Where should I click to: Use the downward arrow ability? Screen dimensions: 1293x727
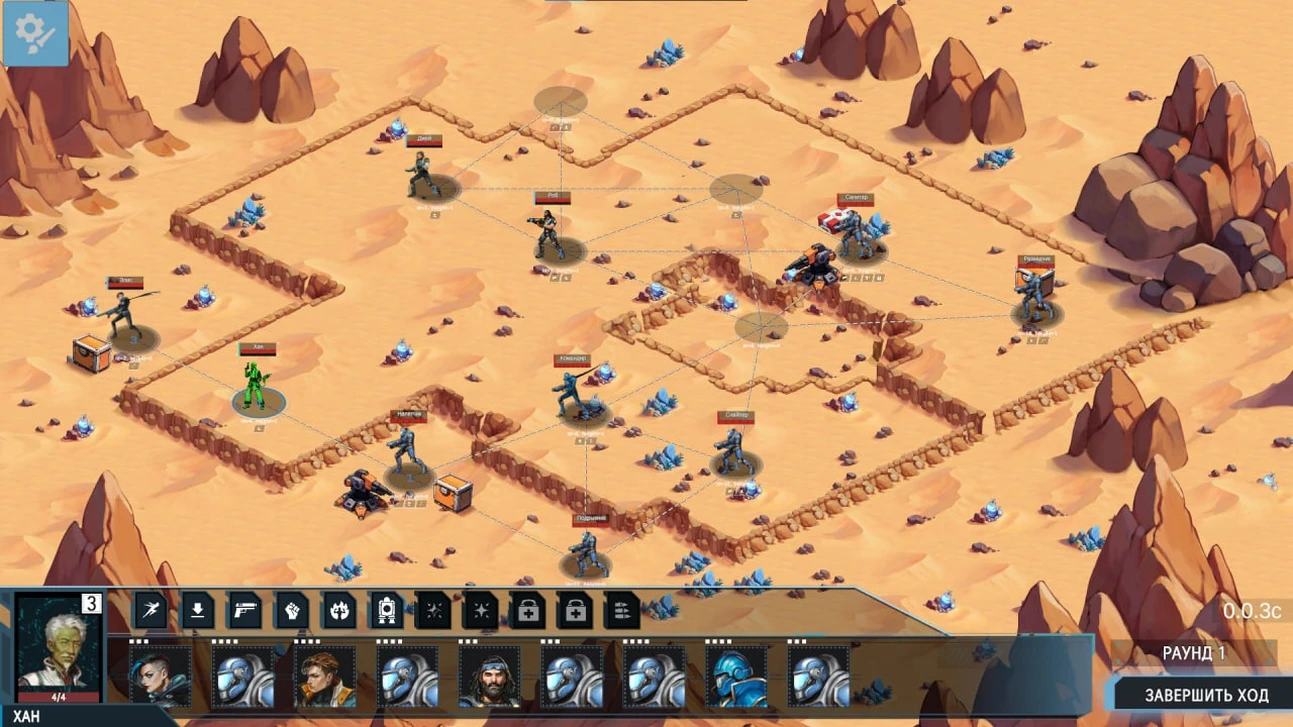click(x=198, y=610)
